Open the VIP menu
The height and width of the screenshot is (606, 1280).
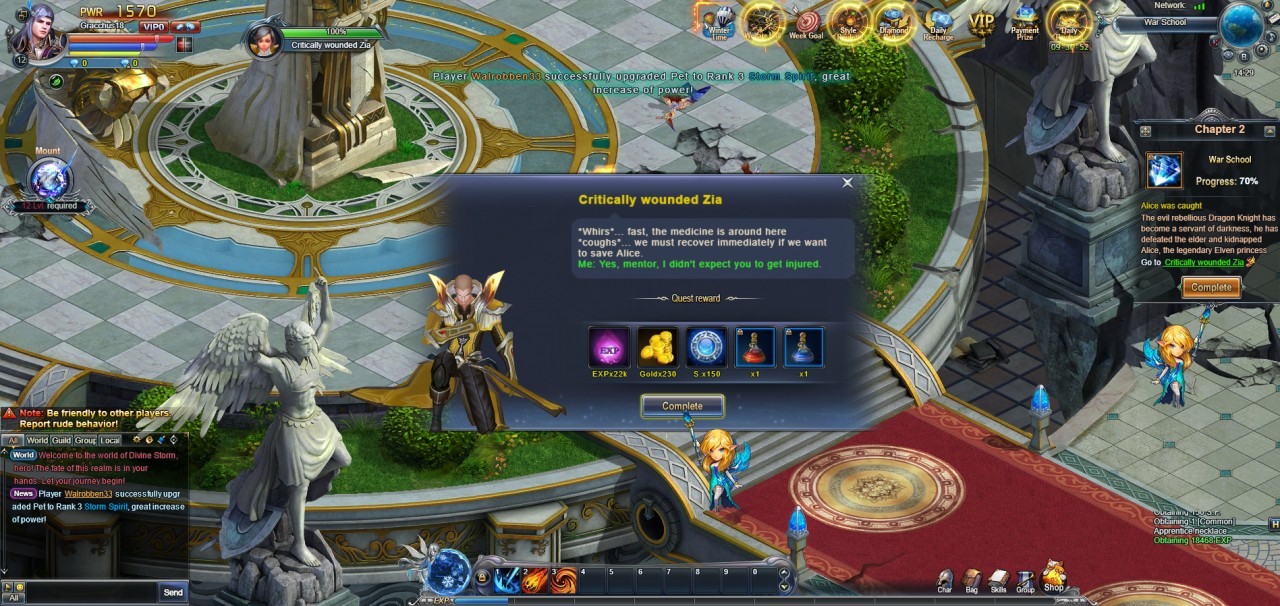pos(981,21)
